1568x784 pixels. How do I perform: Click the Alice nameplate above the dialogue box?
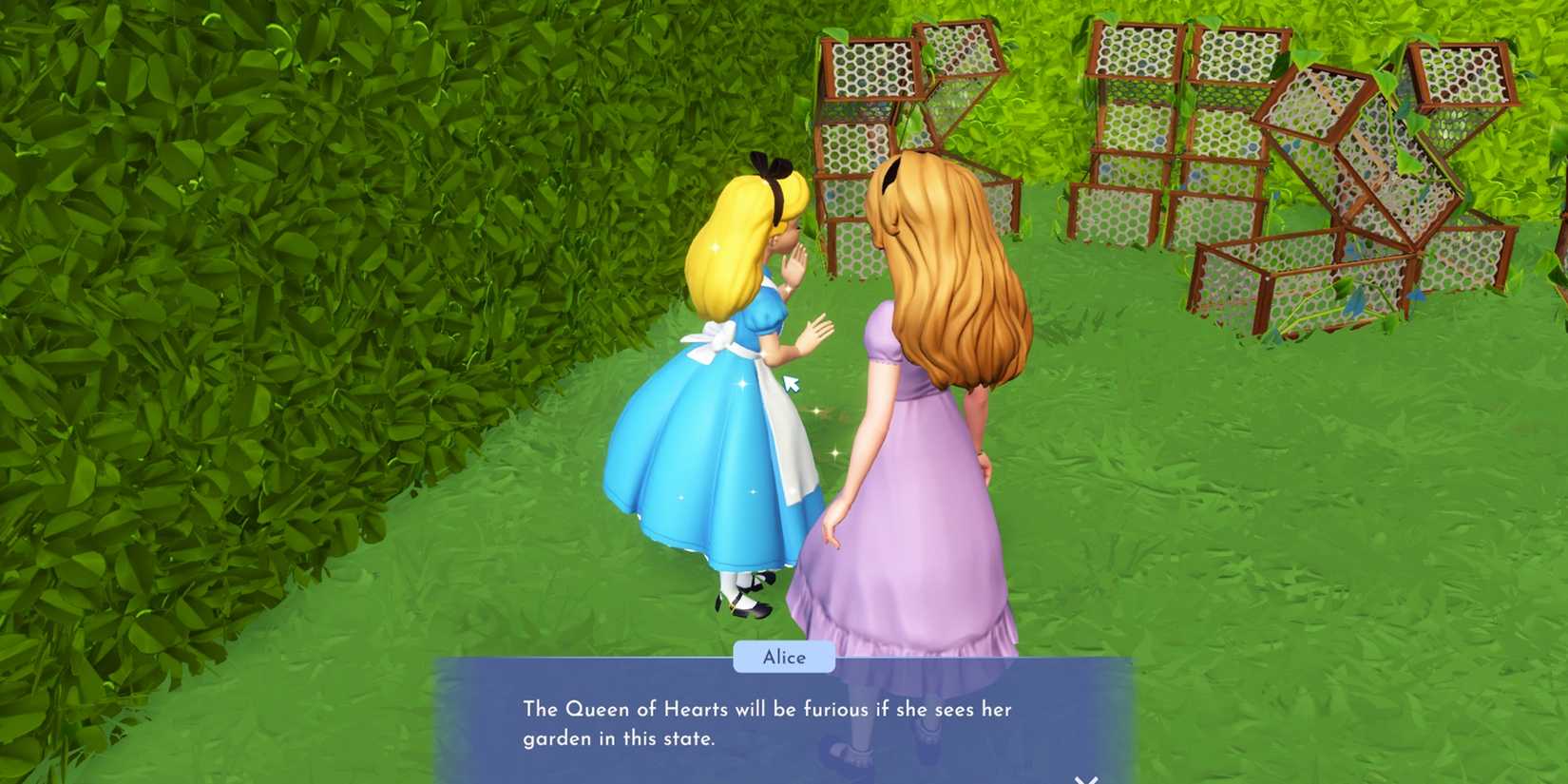click(782, 658)
